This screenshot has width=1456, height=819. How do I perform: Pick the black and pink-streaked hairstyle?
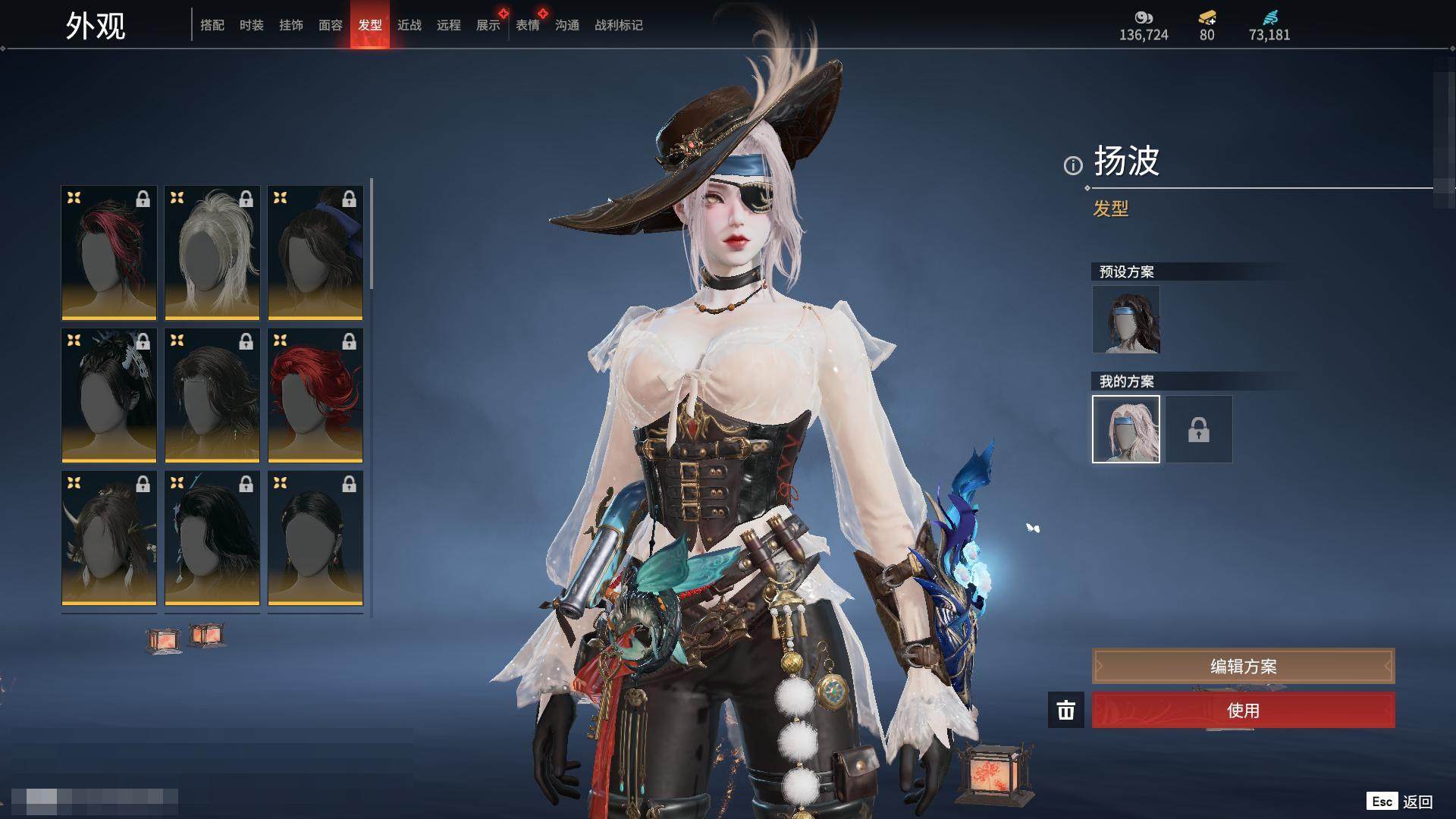pos(109,253)
